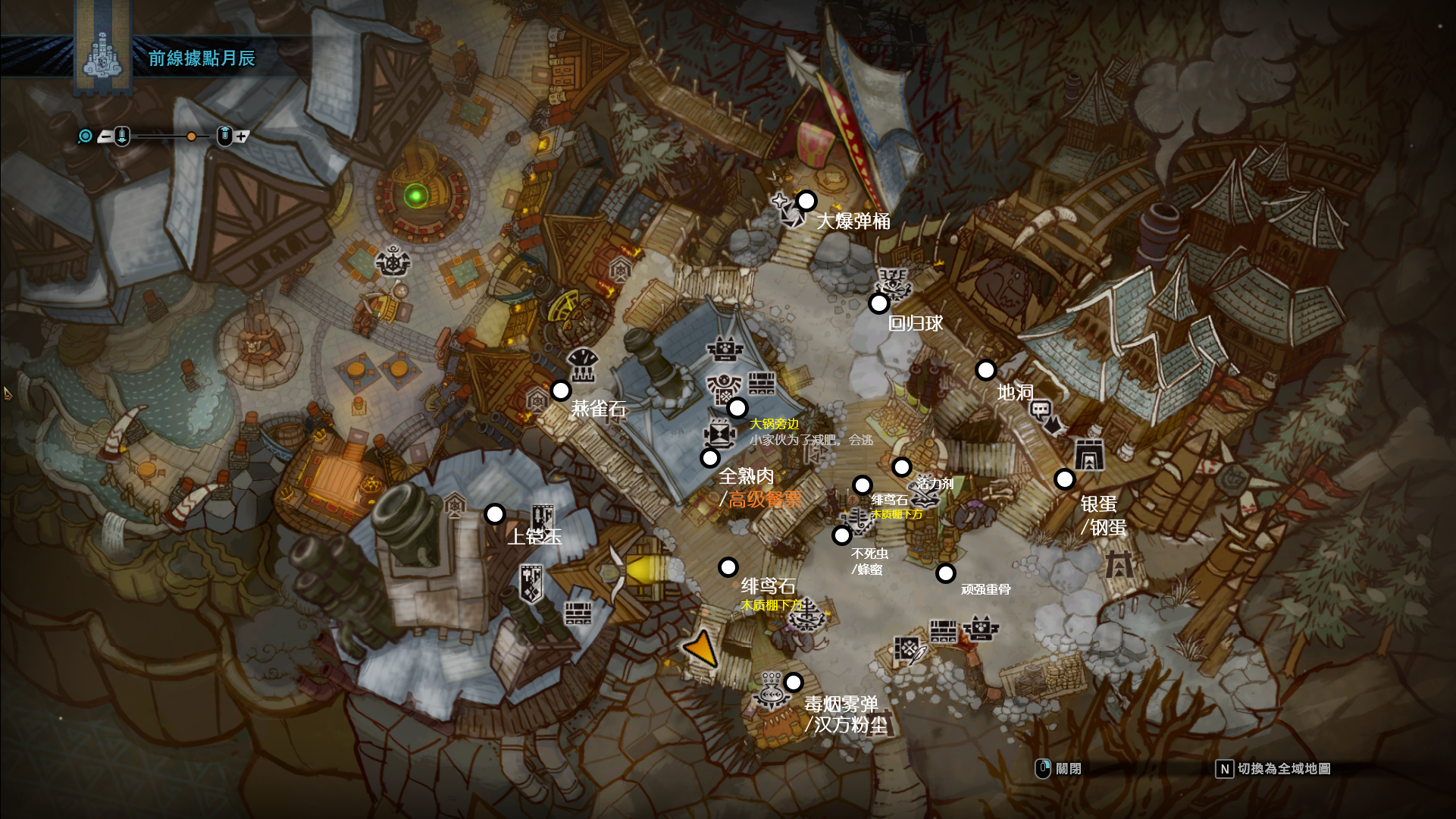Select the speech bubble NPC icon
Image resolution: width=1456 pixels, height=819 pixels.
[x=1041, y=412]
